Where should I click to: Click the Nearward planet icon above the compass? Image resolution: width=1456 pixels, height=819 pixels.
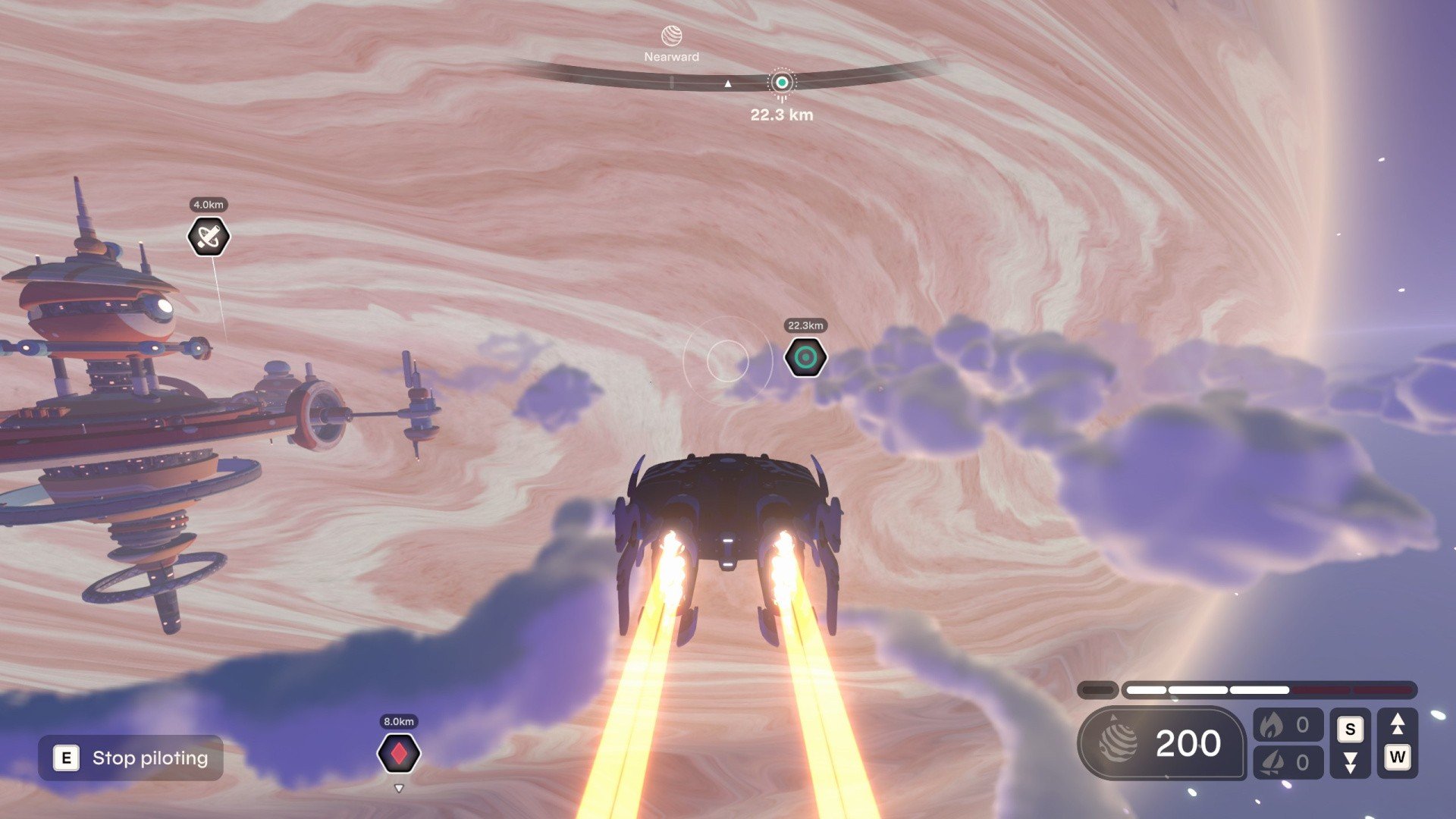tap(672, 34)
